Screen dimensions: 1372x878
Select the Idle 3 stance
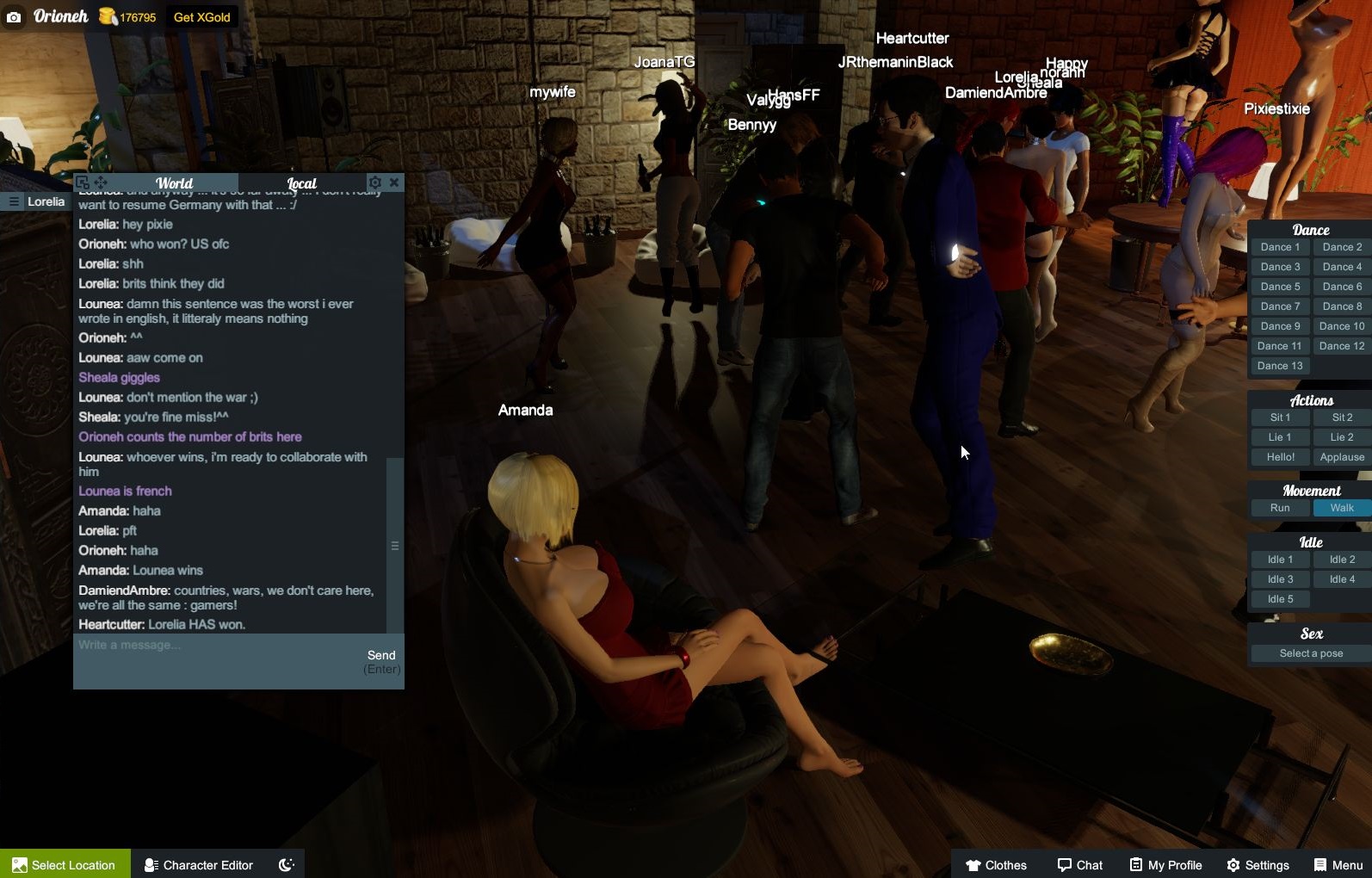pos(1280,579)
